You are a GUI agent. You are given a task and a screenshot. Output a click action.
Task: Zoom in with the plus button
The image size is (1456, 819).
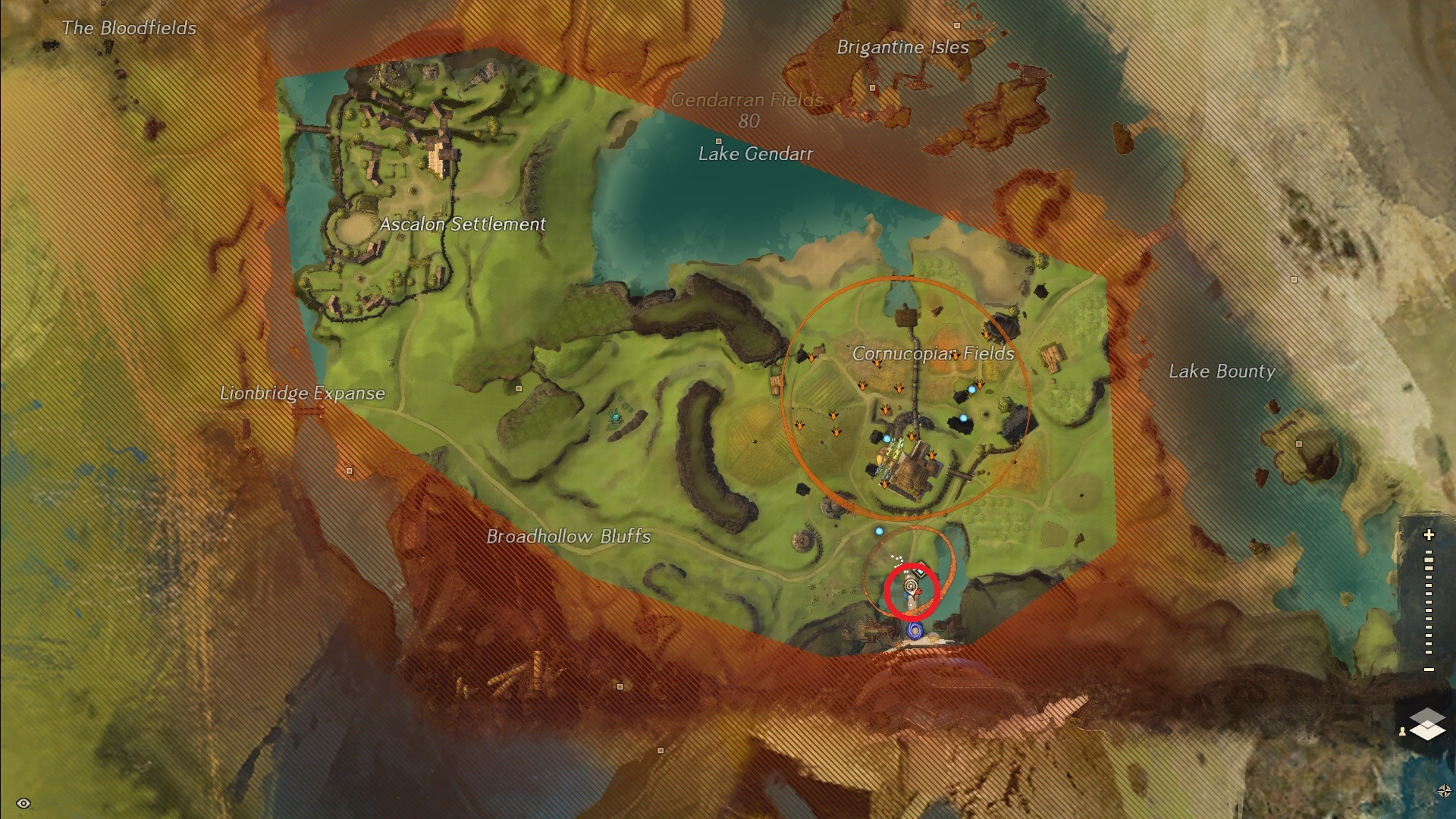point(1429,535)
